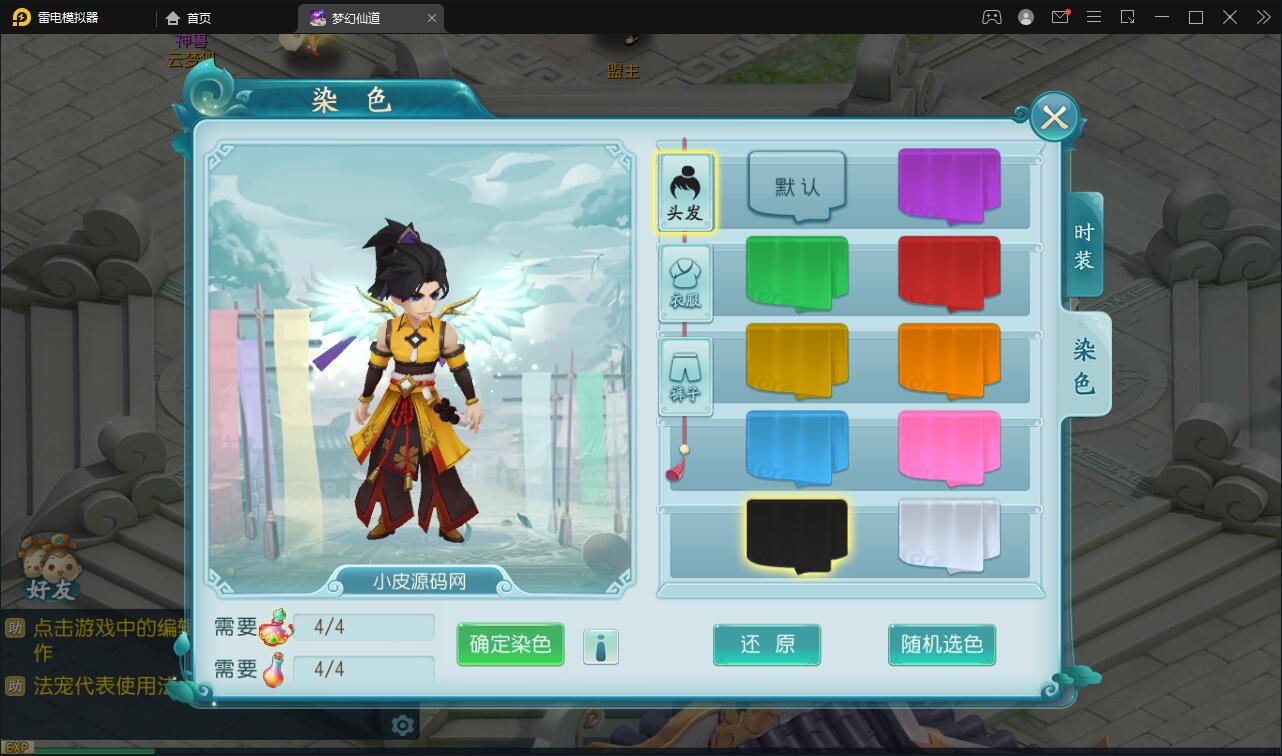Switch to the 时装 fashion tab
This screenshot has height=756, width=1282.
click(x=1082, y=243)
